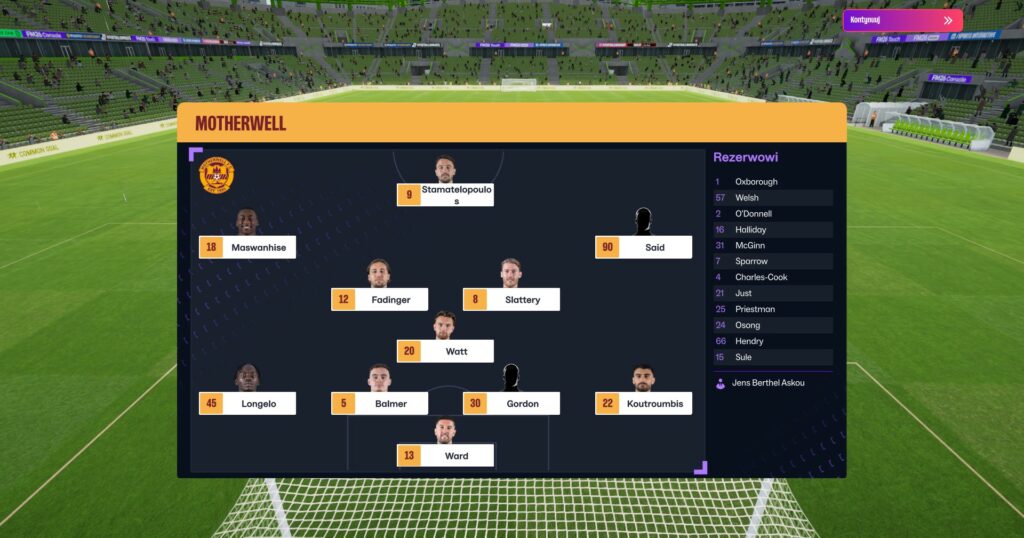Select reserve Sule, number 15
The width and height of the screenshot is (1024, 538).
(x=772, y=357)
